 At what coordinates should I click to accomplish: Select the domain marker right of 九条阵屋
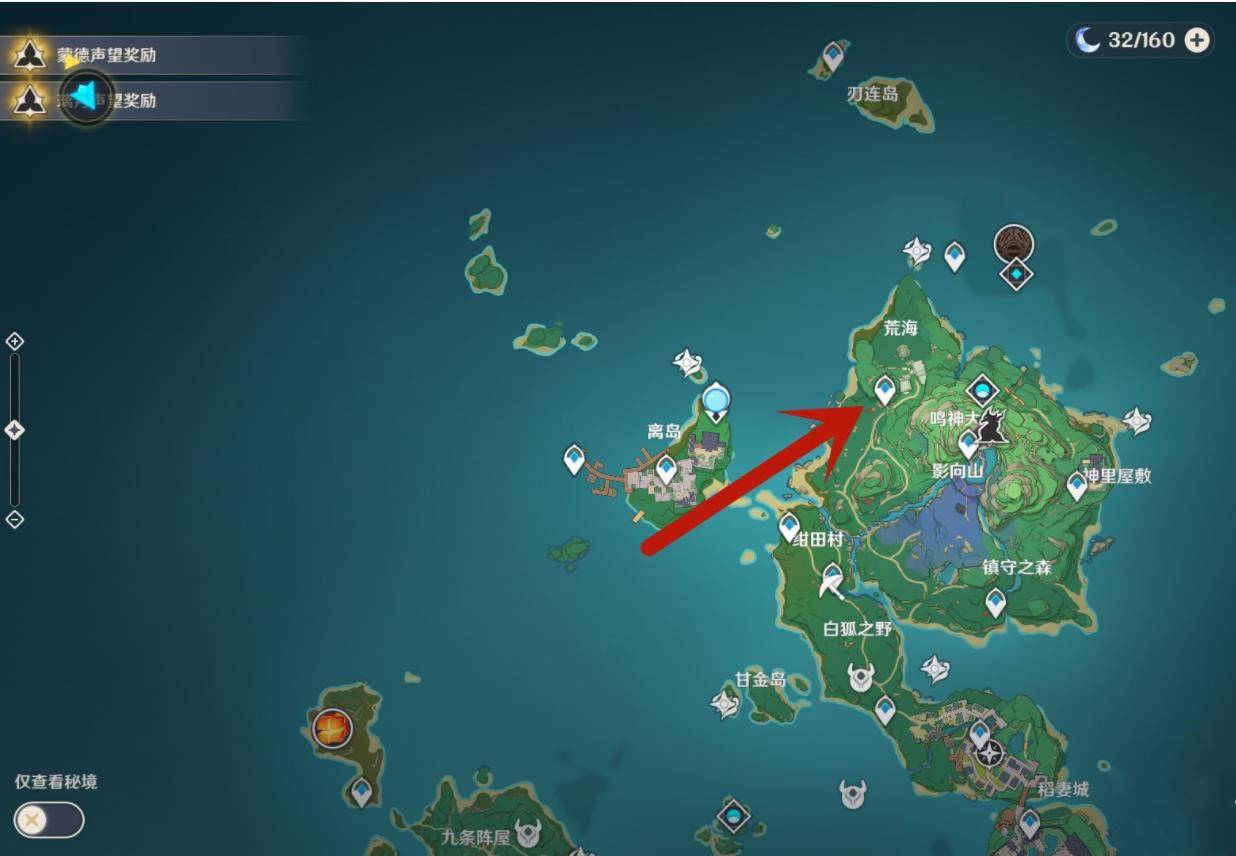(734, 817)
